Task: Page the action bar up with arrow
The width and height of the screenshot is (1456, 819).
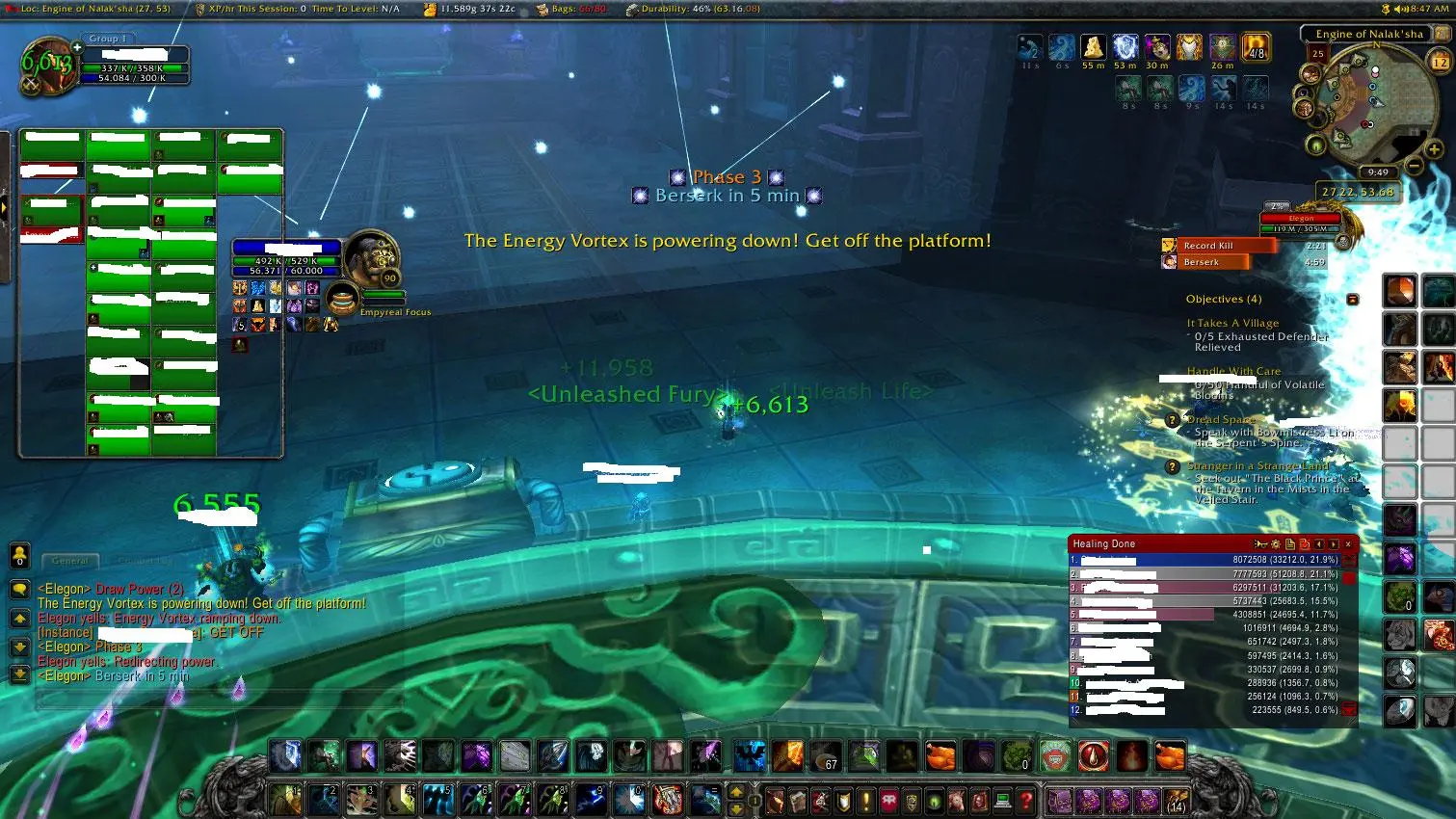Action: 737,792
